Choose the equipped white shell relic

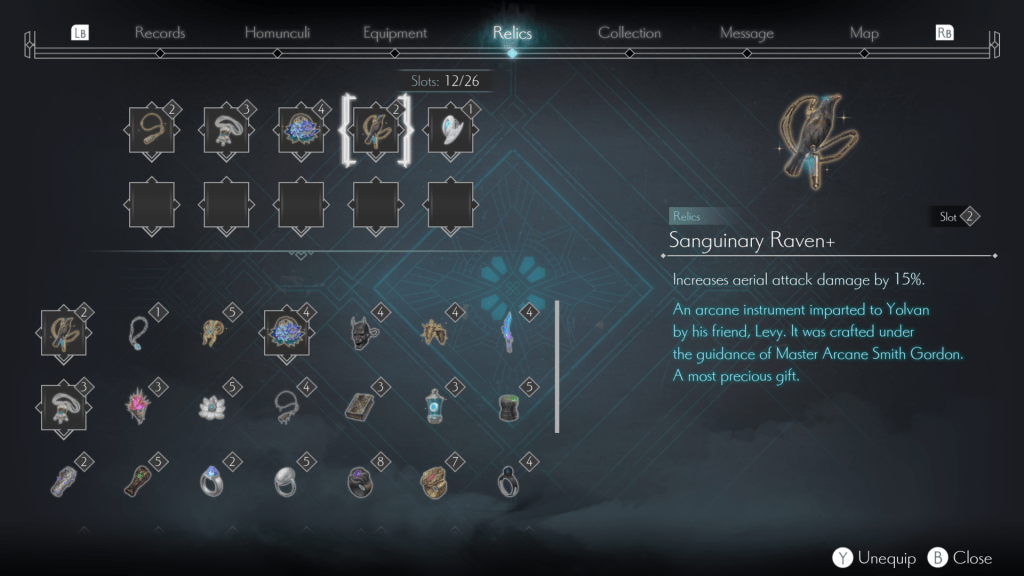450,131
